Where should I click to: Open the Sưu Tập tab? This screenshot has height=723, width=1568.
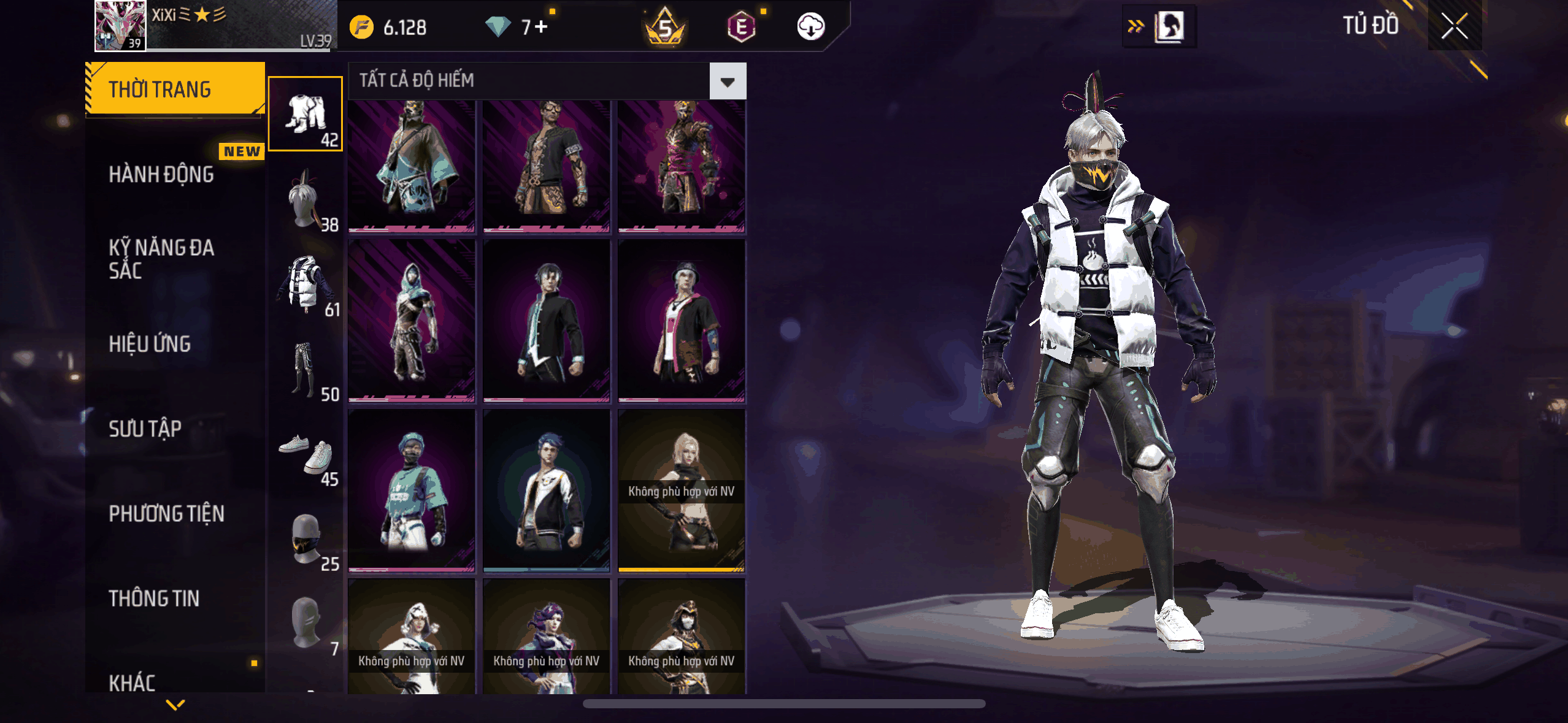pyautogui.click(x=145, y=429)
